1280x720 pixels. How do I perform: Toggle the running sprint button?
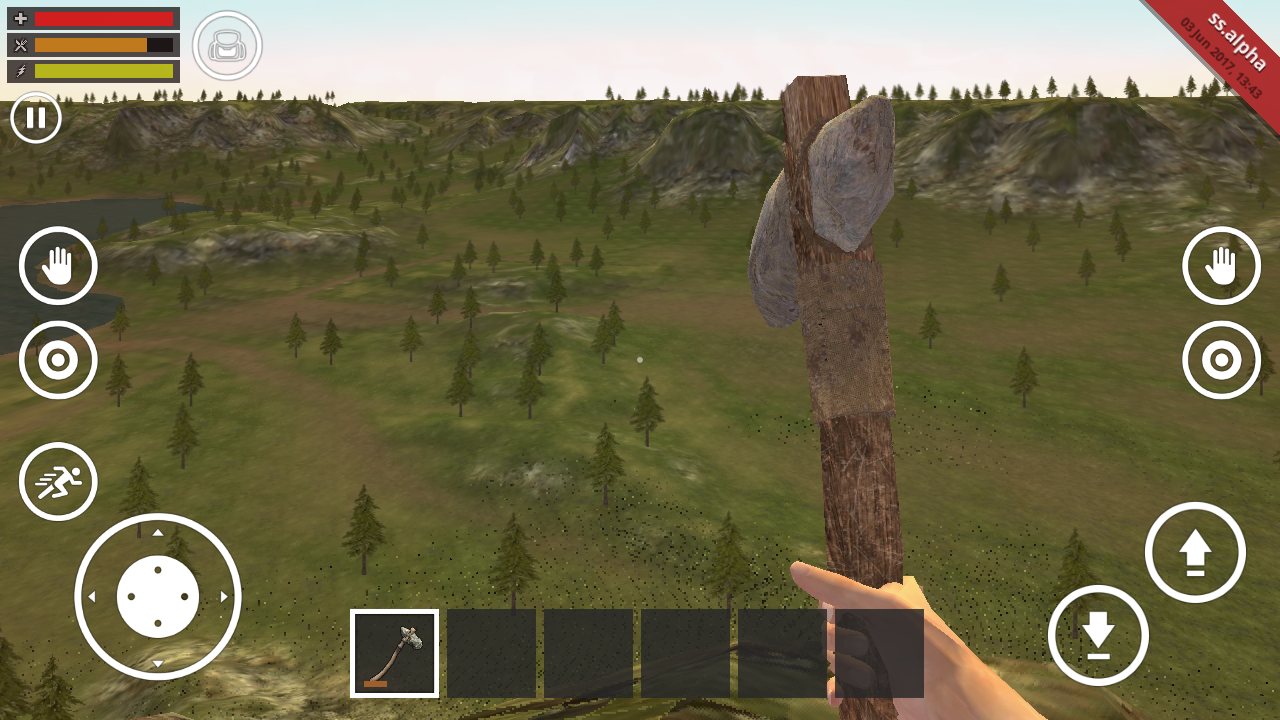58,482
